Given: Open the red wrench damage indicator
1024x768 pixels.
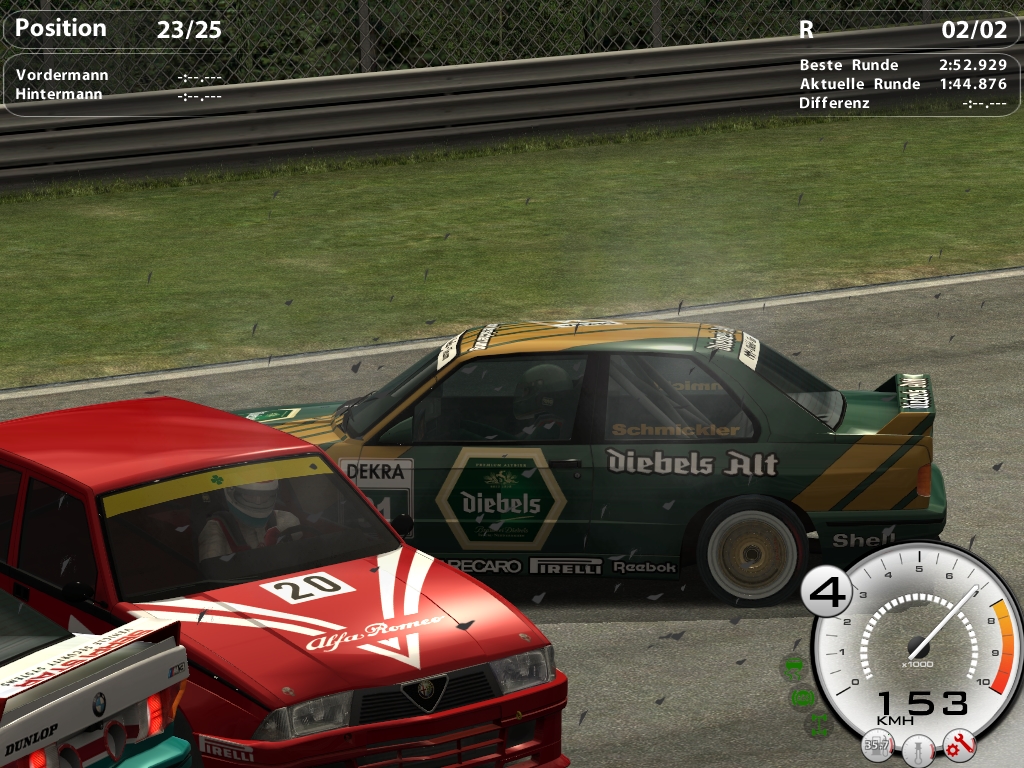Looking at the screenshot, I should click(x=958, y=743).
